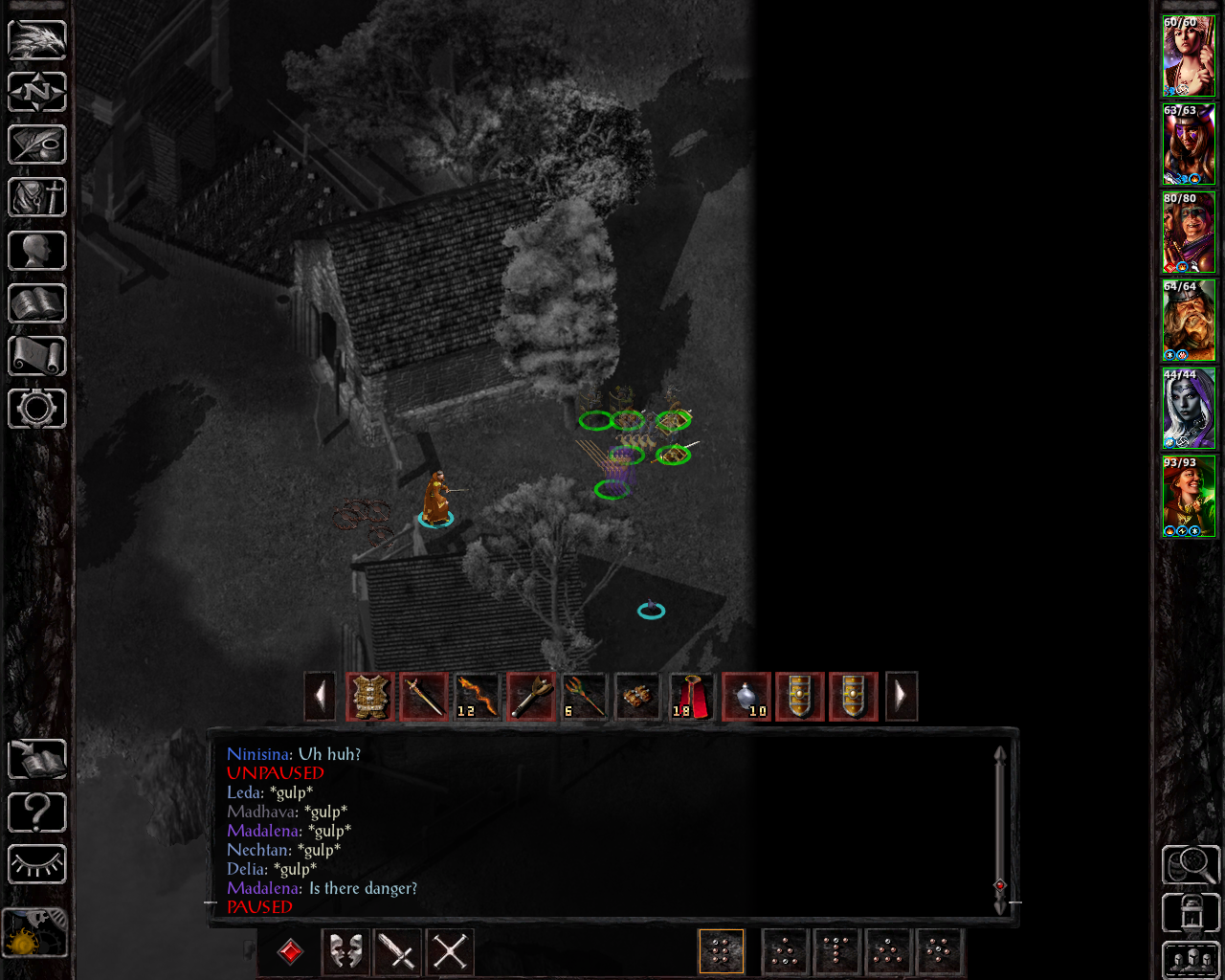Open the inventory screen from the armor-and-sword icon
The width and height of the screenshot is (1225, 980).
[x=37, y=197]
